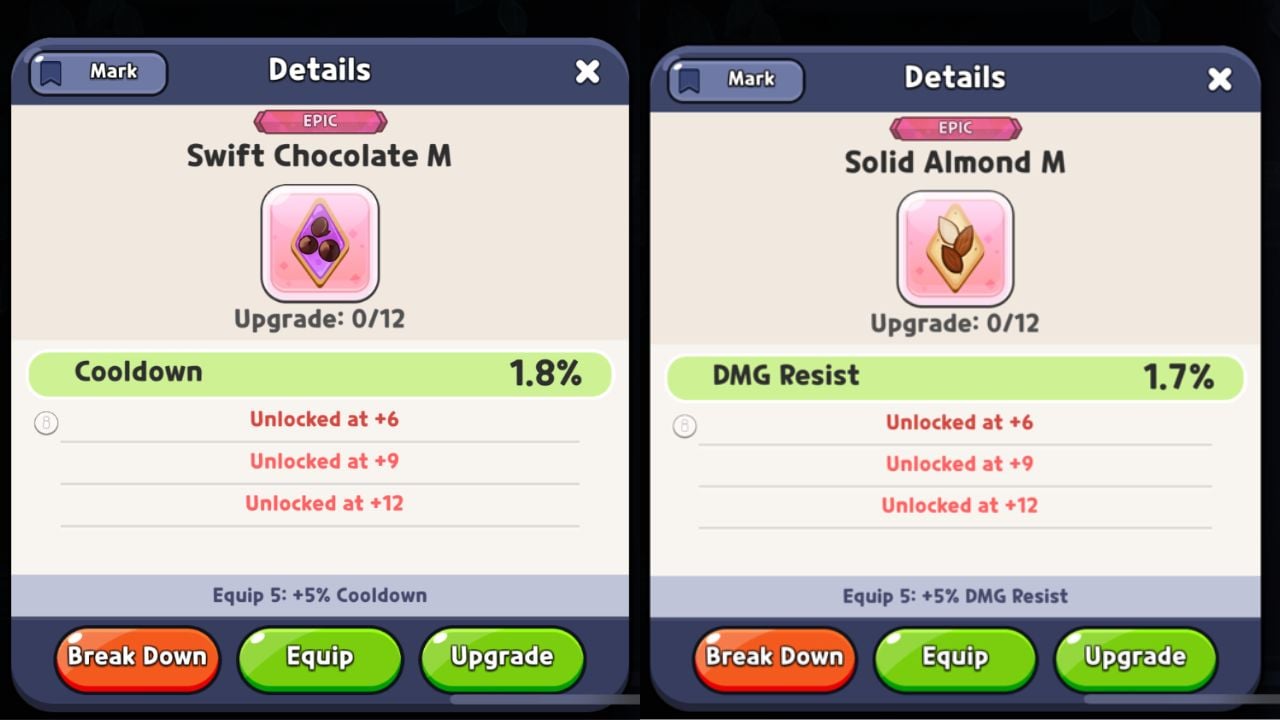Click the lock icon beside Cooldown unlock slots
Image resolution: width=1280 pixels, height=720 pixels.
point(46,424)
